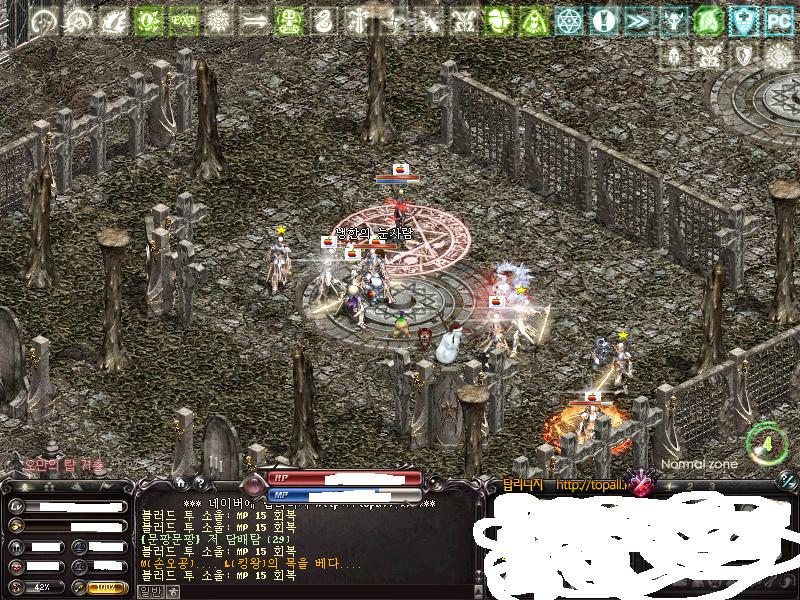Toggle the round button beside hotbar pages
The image size is (800, 600).
pyautogui.click(x=786, y=481)
